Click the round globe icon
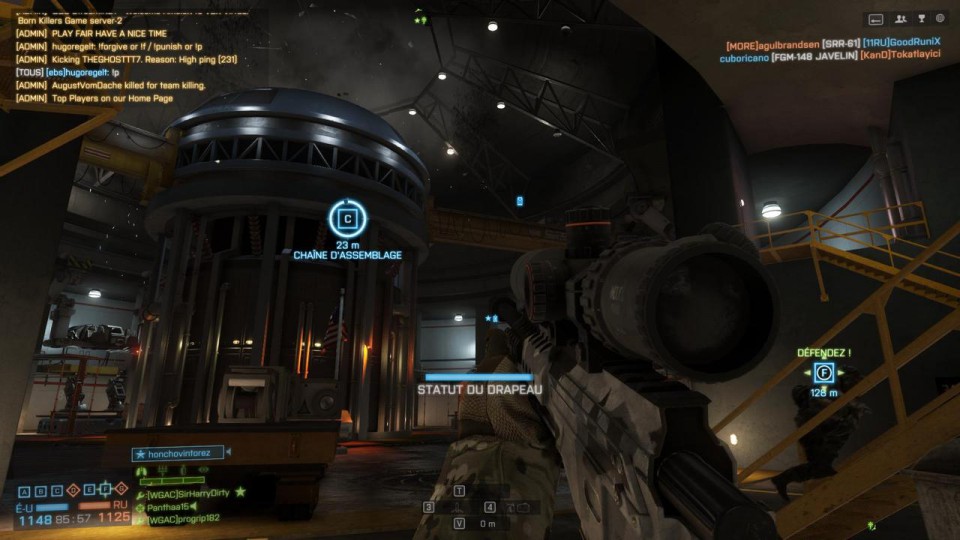Image resolution: width=960 pixels, height=540 pixels. (x=940, y=18)
